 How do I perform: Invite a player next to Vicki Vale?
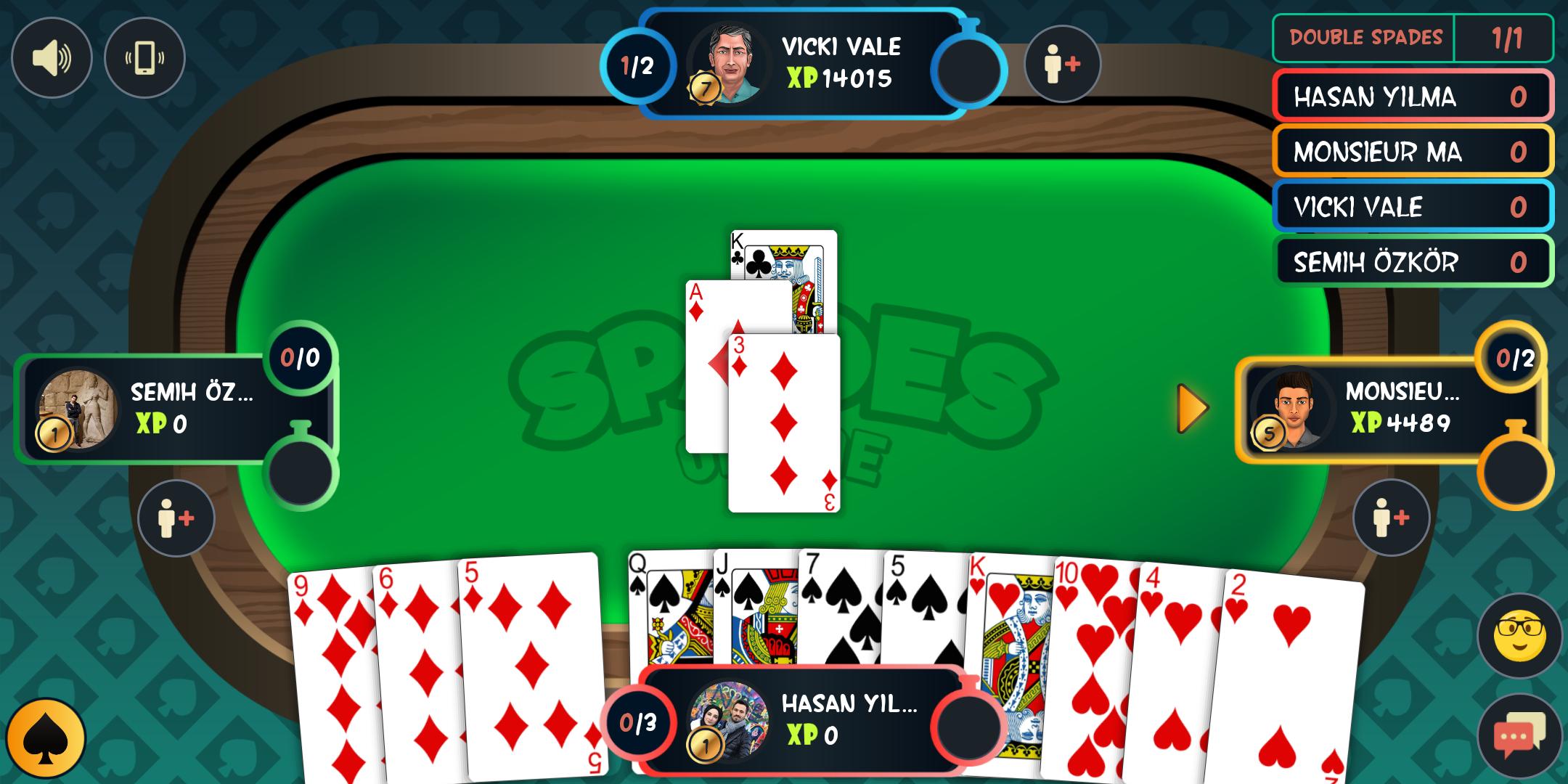point(1062,65)
